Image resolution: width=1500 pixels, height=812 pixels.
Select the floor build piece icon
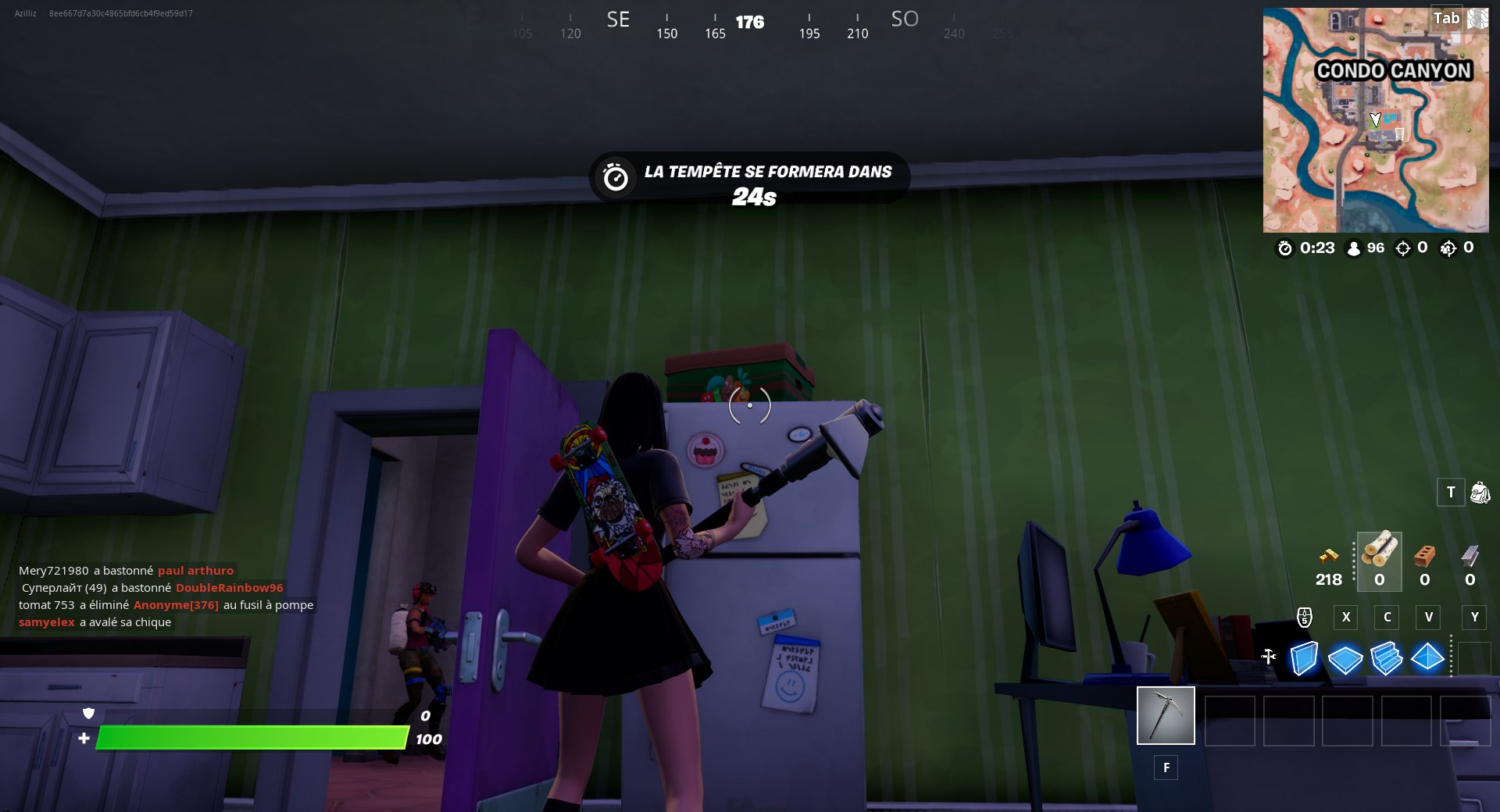coord(1344,660)
